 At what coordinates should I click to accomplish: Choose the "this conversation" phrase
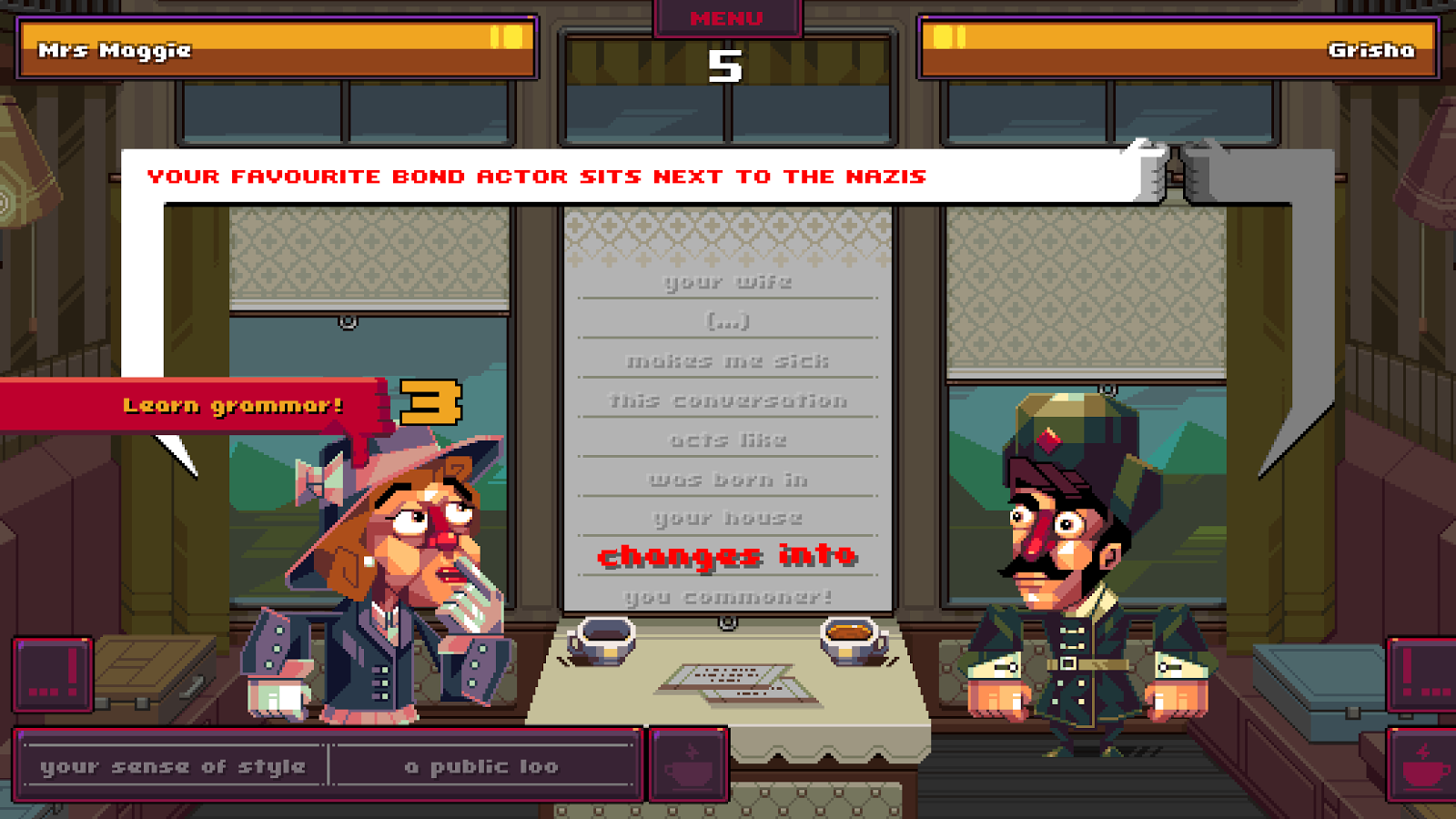tap(726, 399)
